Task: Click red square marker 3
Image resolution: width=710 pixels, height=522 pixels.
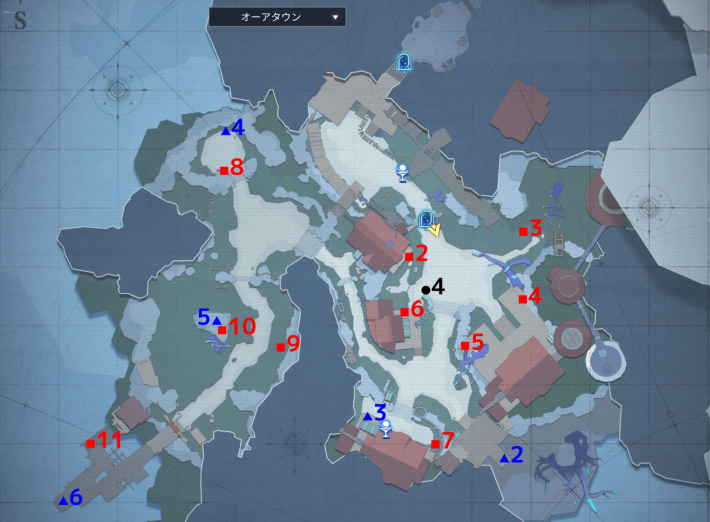Action: [x=523, y=231]
